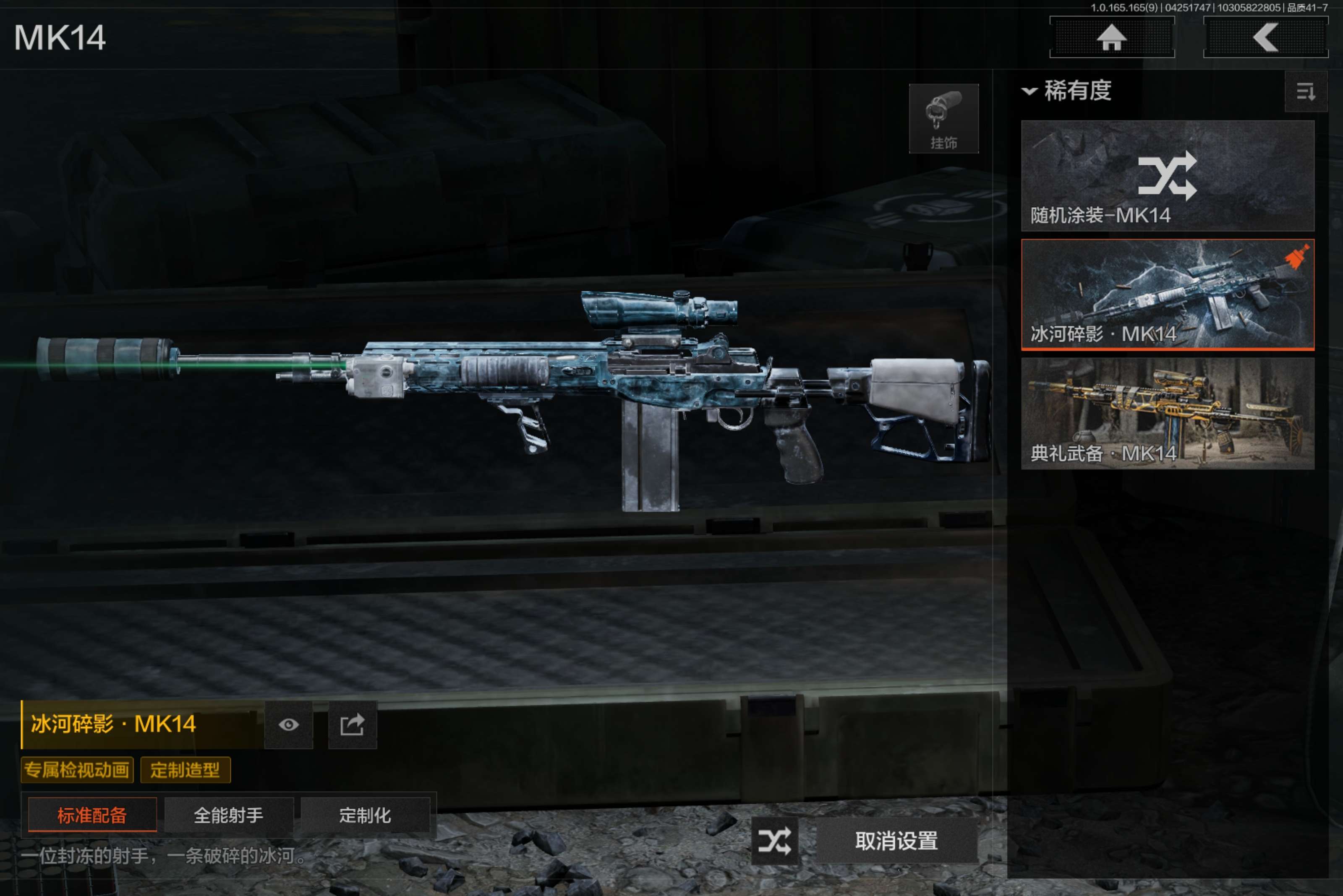Select the 随机涂装-MK14 random skin
The height and width of the screenshot is (896, 1343).
click(x=1167, y=175)
